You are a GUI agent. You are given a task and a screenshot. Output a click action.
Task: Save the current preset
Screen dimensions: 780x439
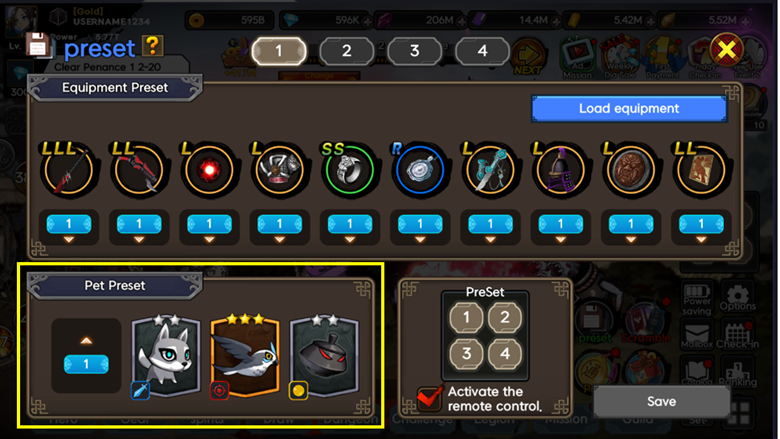(660, 401)
